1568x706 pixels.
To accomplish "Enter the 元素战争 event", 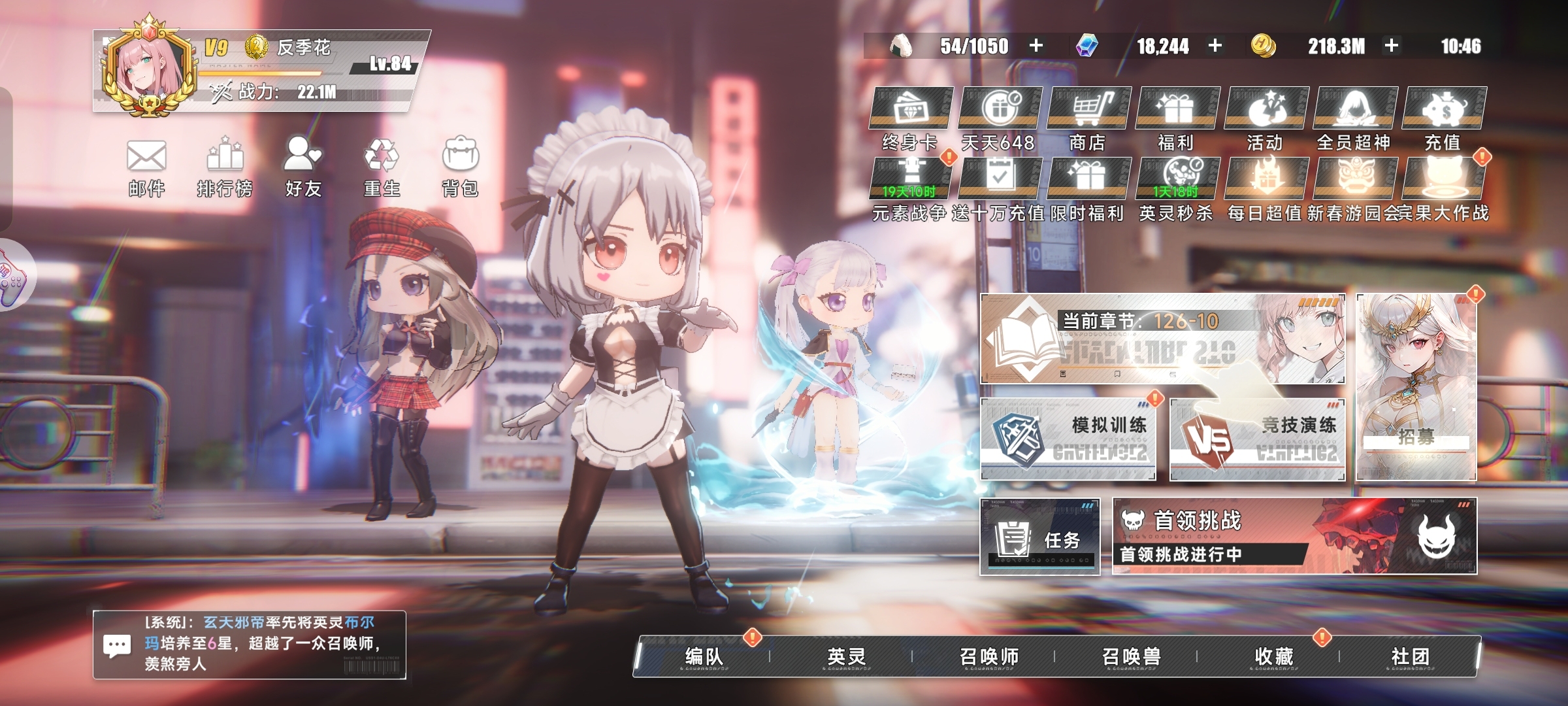I will 910,190.
